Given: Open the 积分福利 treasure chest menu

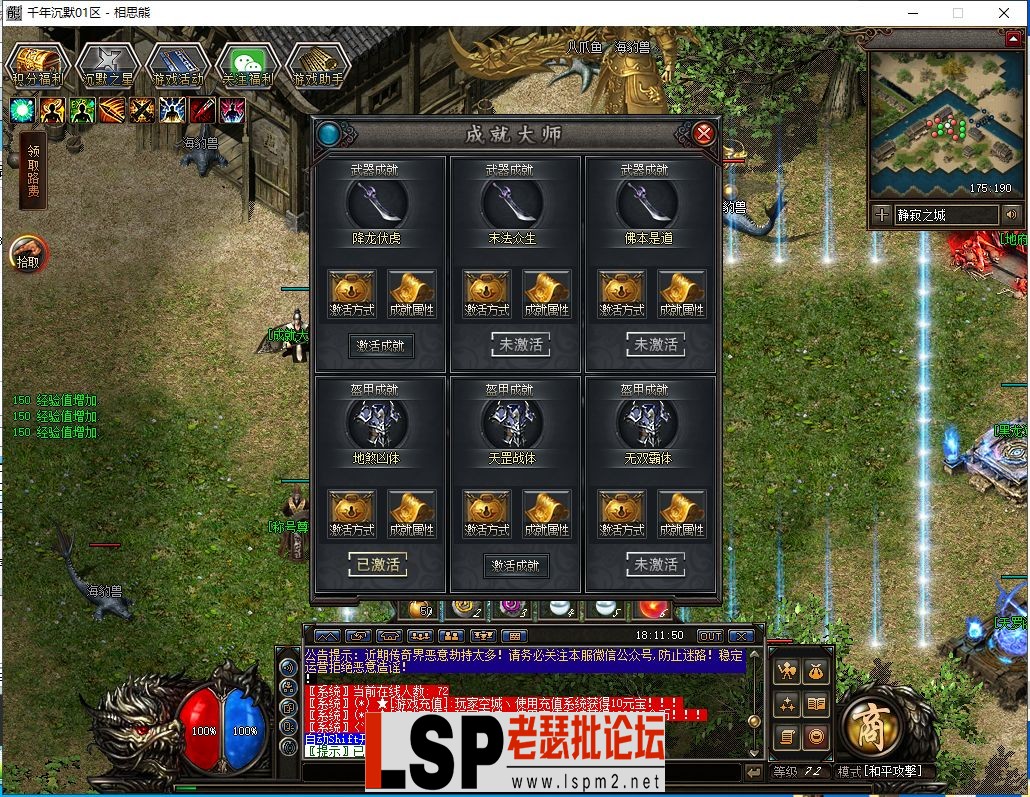Looking at the screenshot, I should [37, 65].
